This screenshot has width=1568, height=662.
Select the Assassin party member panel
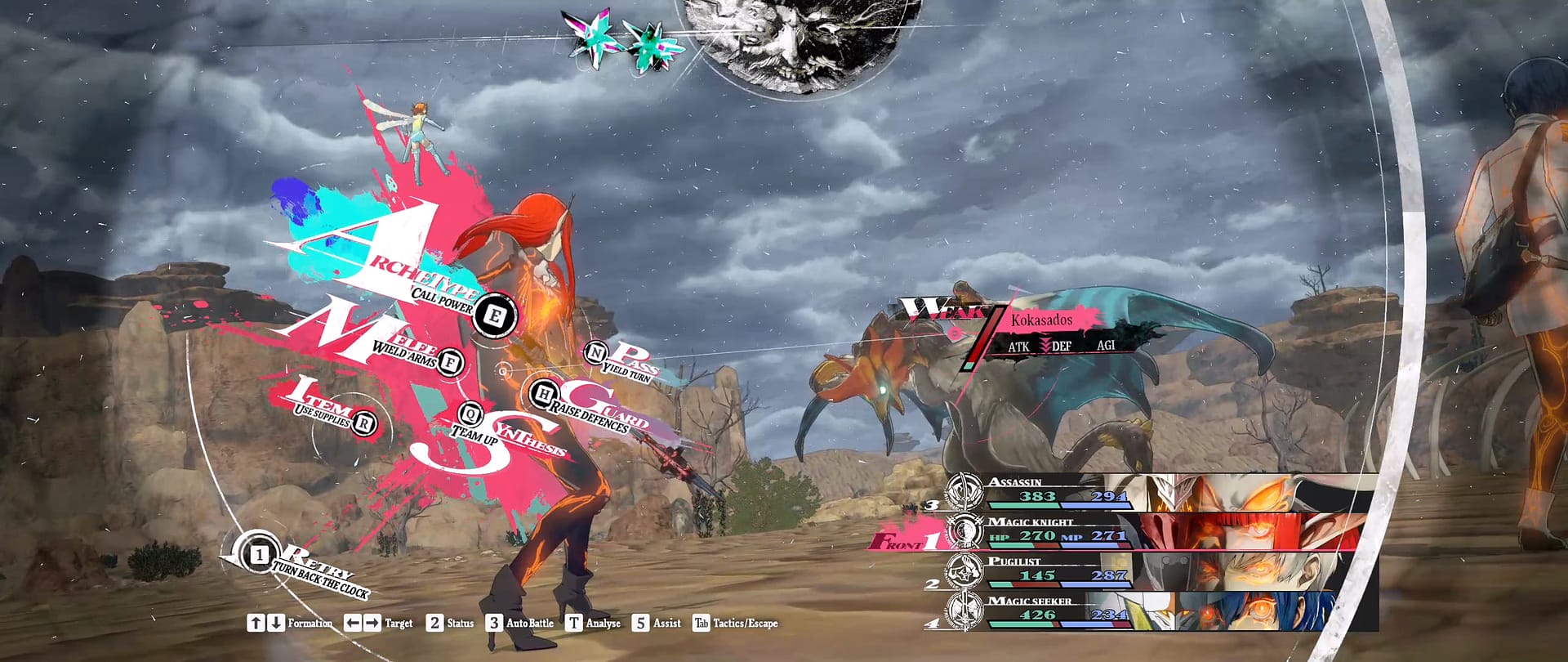click(1160, 493)
